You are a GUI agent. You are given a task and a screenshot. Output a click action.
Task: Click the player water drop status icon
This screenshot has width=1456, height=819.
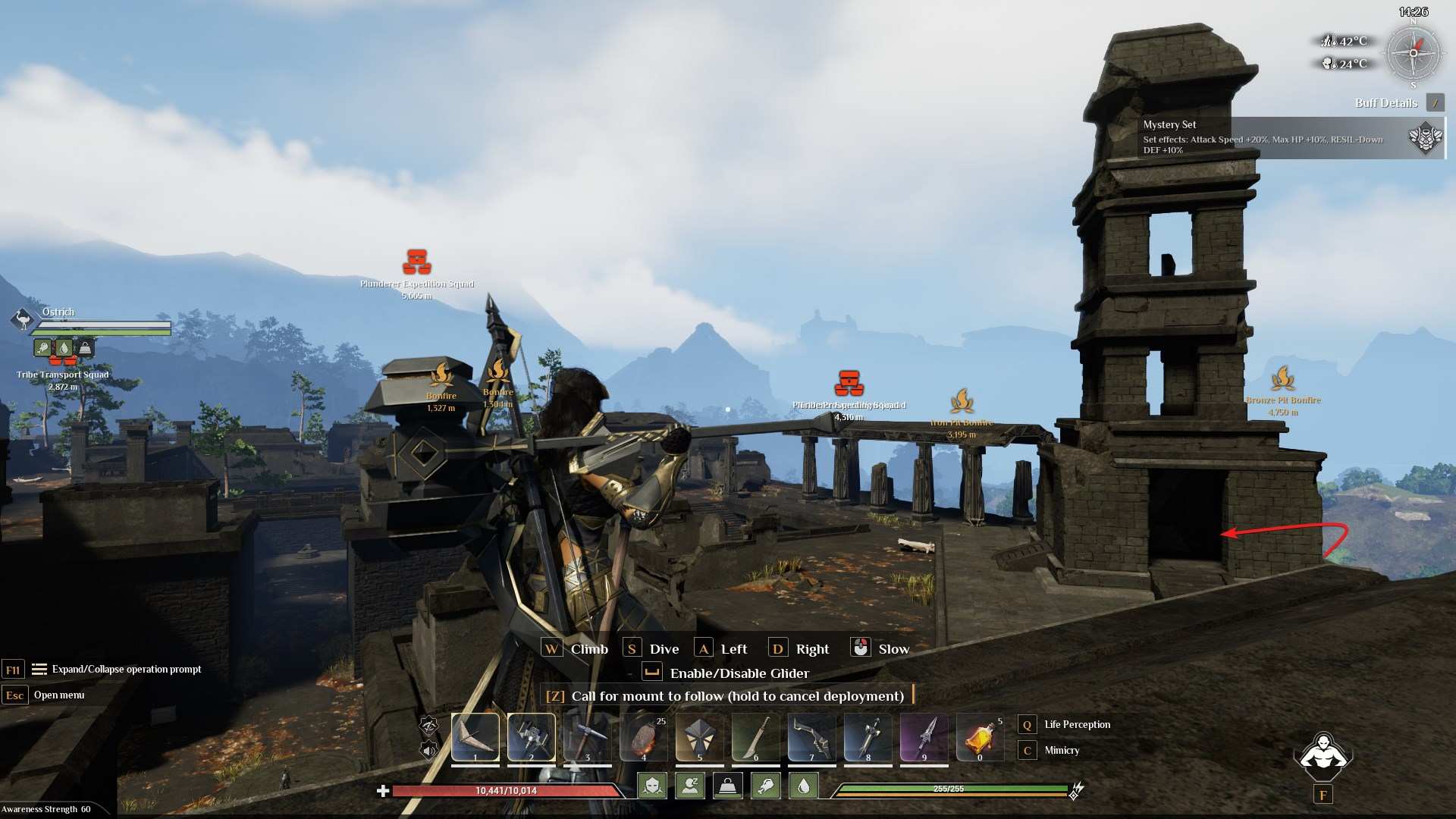pyautogui.click(x=804, y=786)
